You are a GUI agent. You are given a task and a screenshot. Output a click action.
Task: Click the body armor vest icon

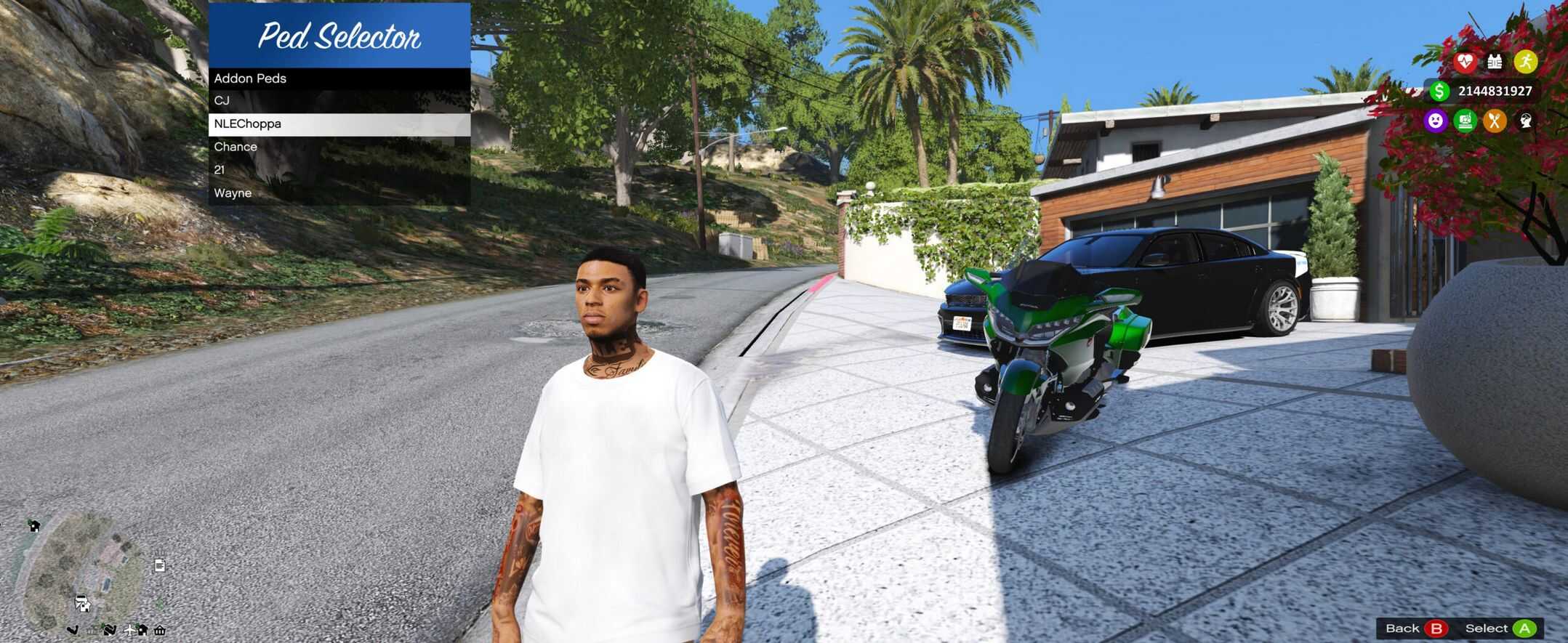point(1495,62)
